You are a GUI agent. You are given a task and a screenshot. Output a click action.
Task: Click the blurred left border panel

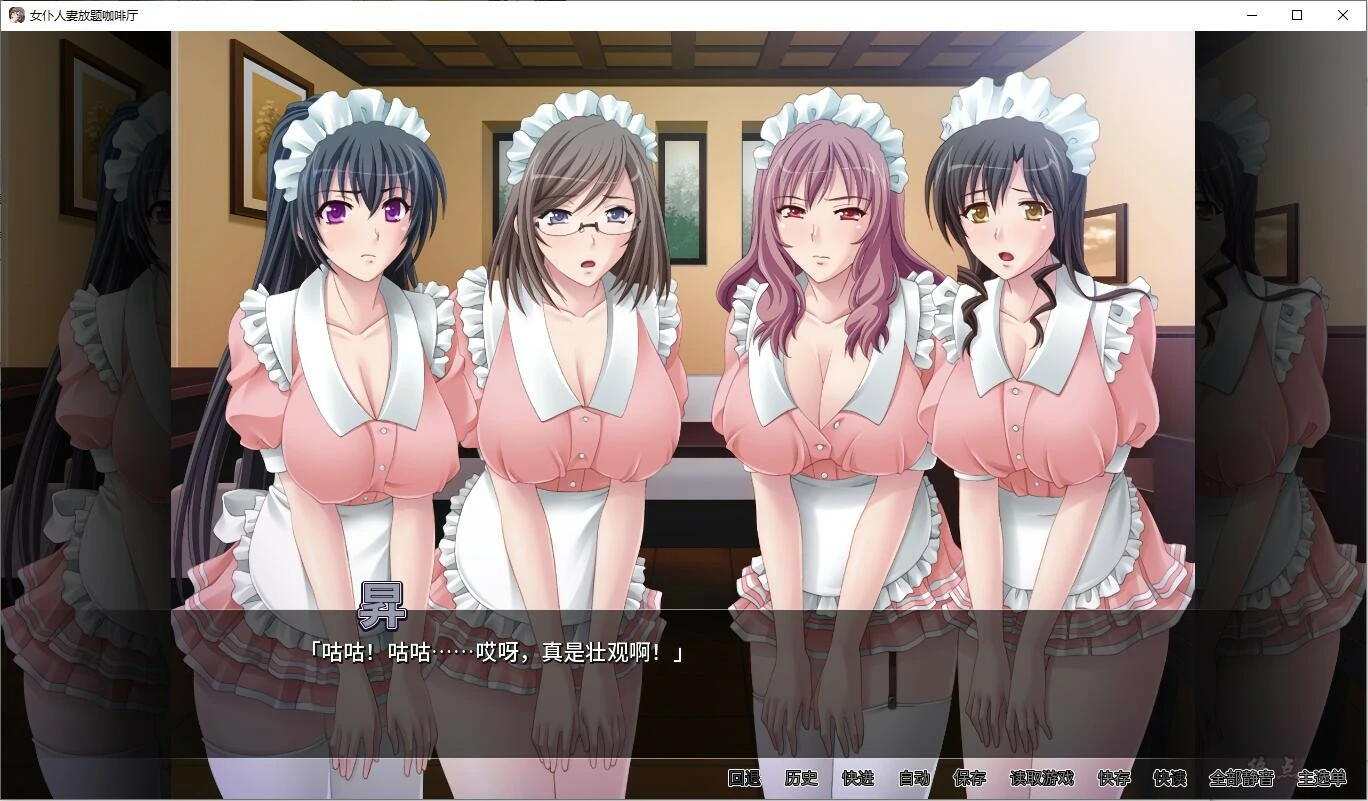pos(85,400)
